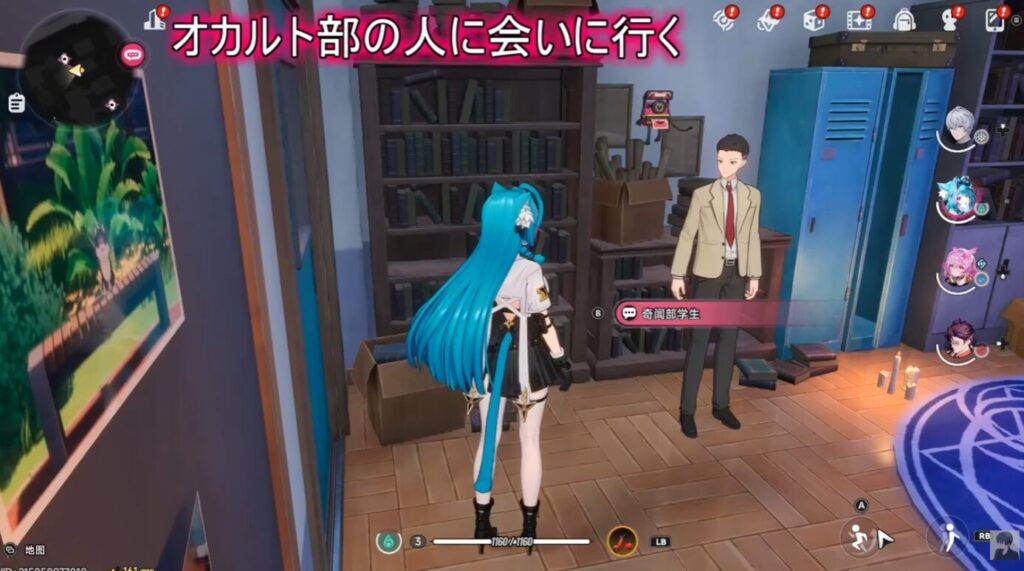
Task: Open the character figure icon
Action: point(950,19)
